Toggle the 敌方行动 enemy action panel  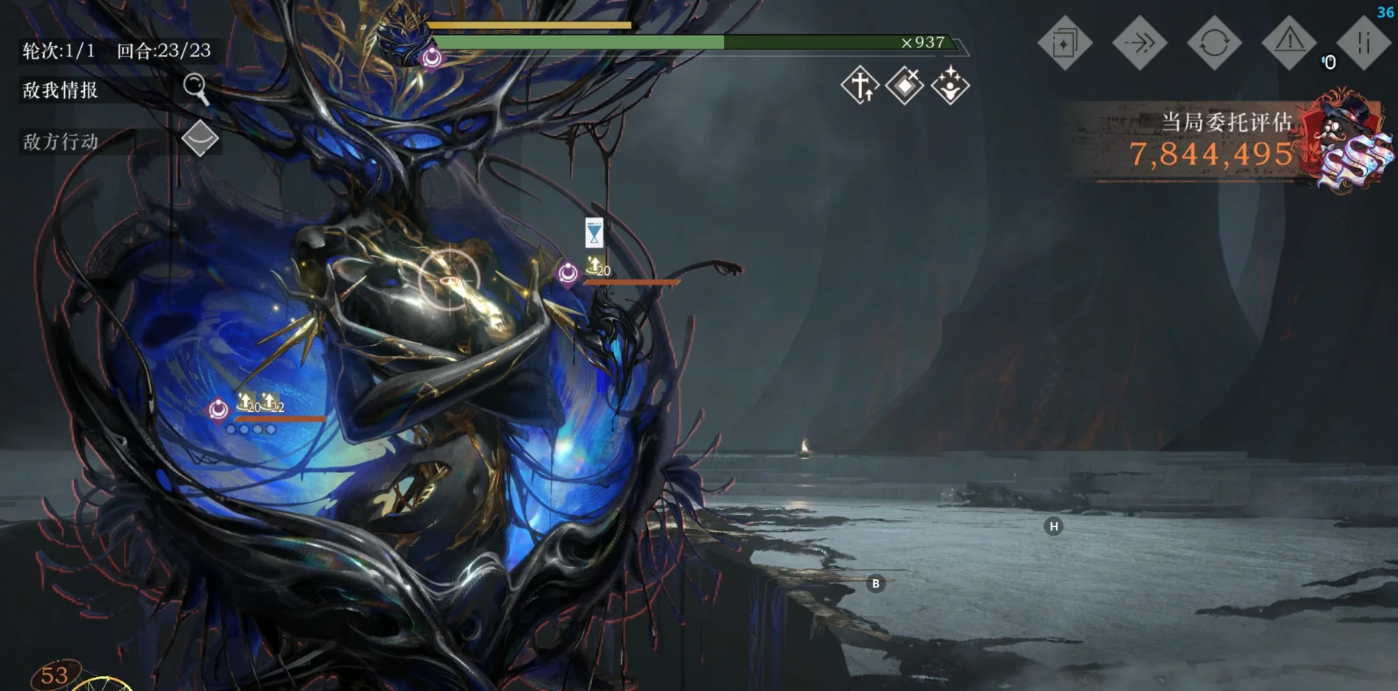coord(200,139)
